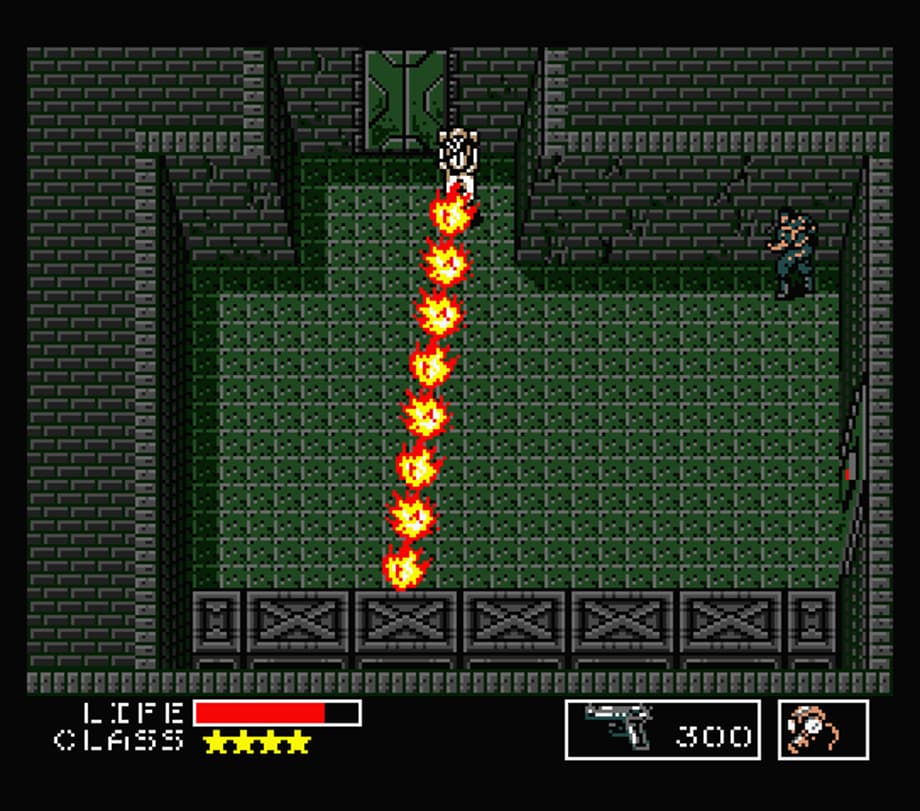
Task: Select the equipped handgun weapon slot
Action: point(661,730)
